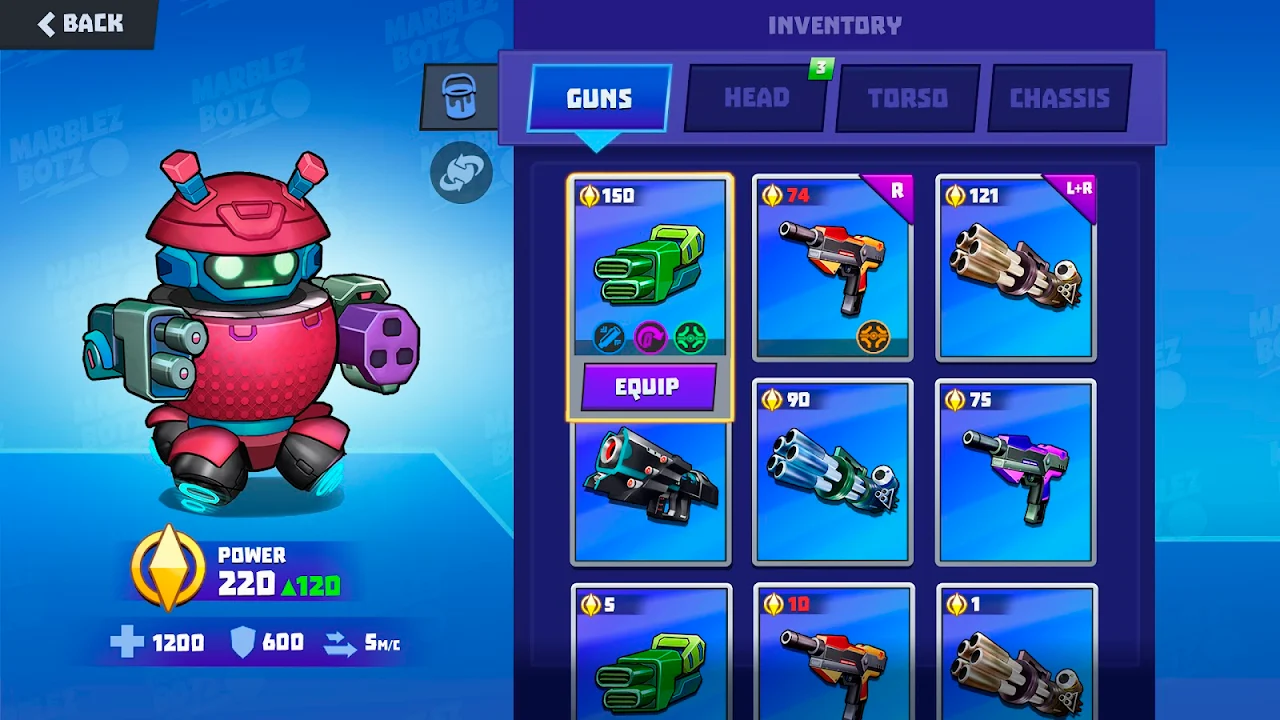Screen dimensions: 1280x720
Task: Open the Head inventory tab
Action: pyautogui.click(x=756, y=98)
